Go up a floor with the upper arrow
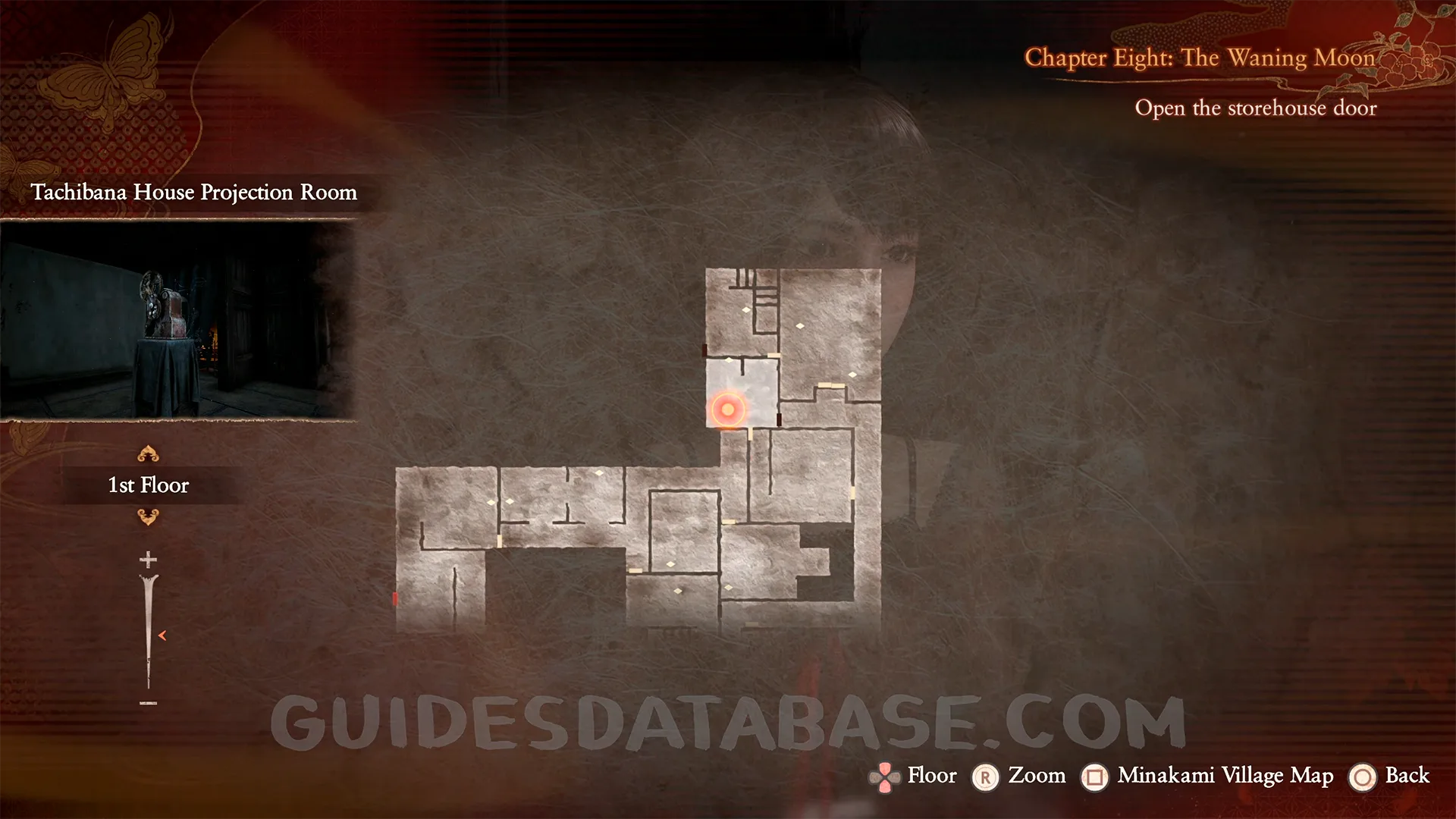Viewport: 1456px width, 819px height. pyautogui.click(x=148, y=454)
